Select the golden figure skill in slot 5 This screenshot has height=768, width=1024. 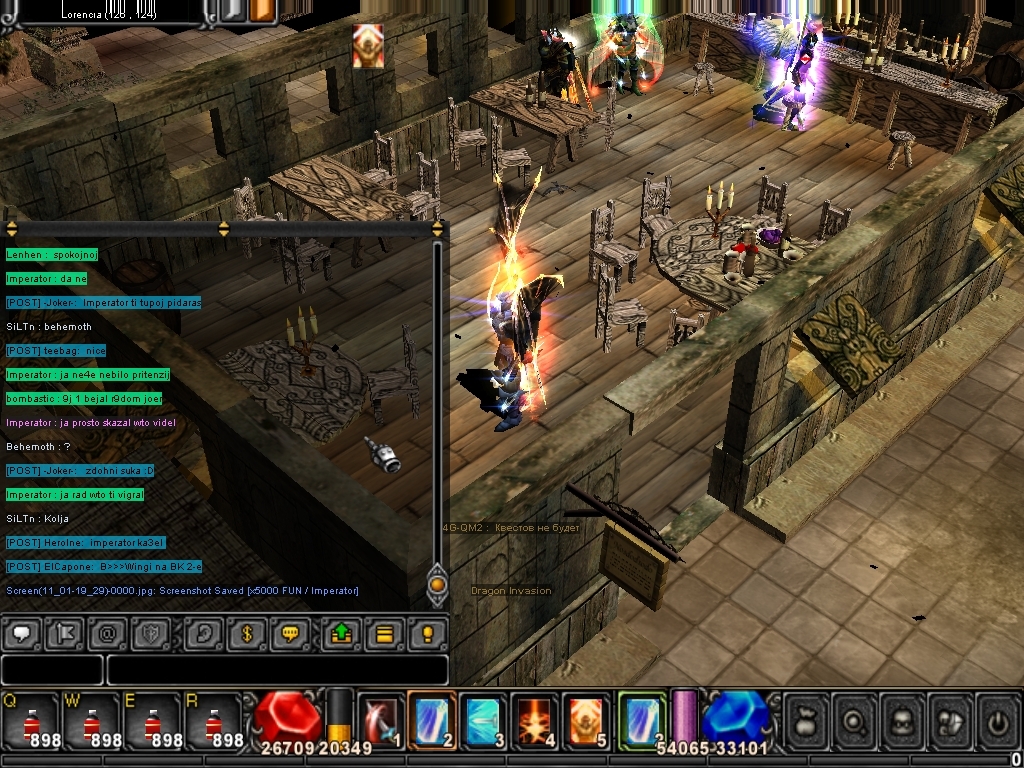coord(586,720)
